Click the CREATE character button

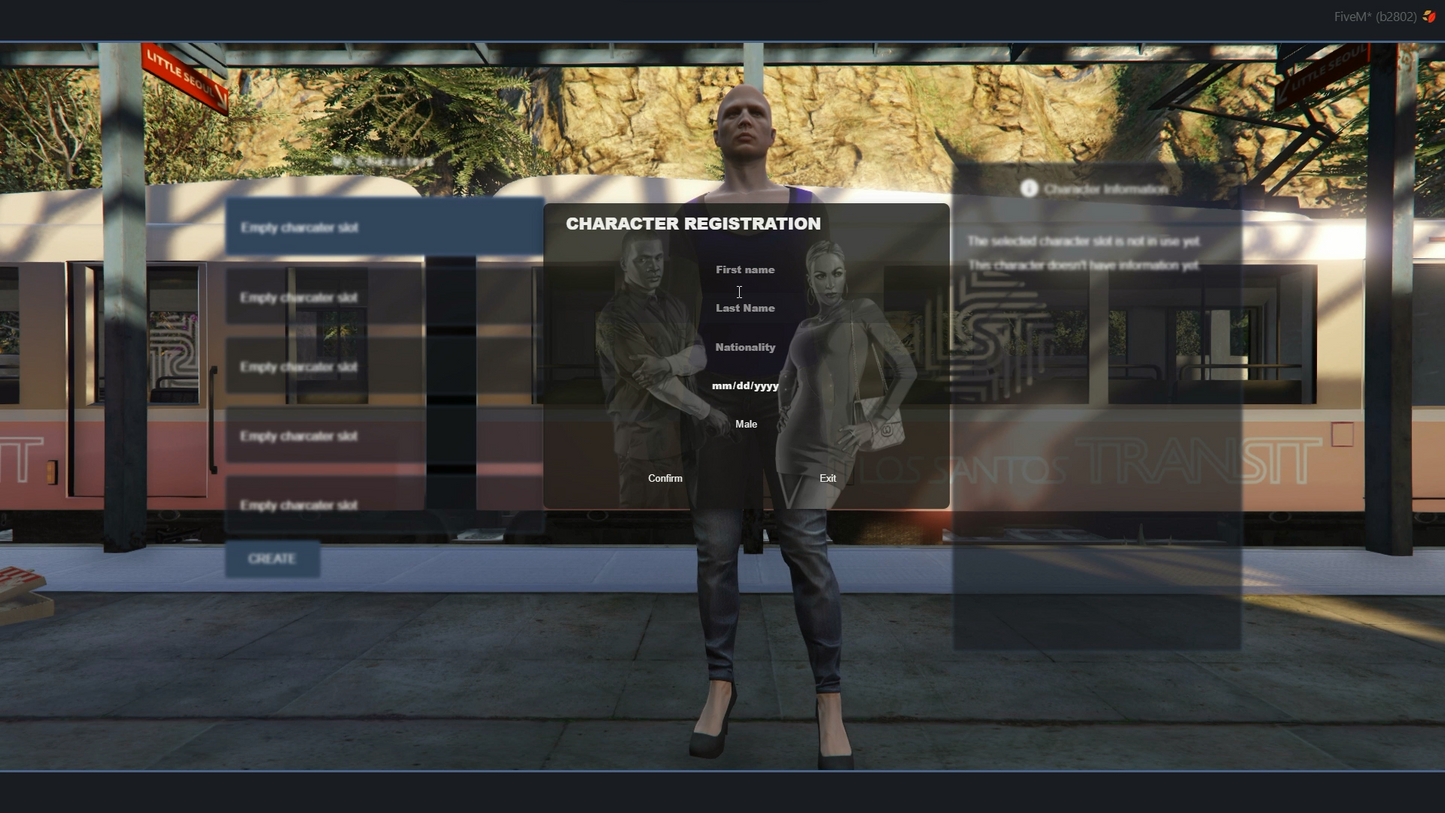[x=272, y=559]
